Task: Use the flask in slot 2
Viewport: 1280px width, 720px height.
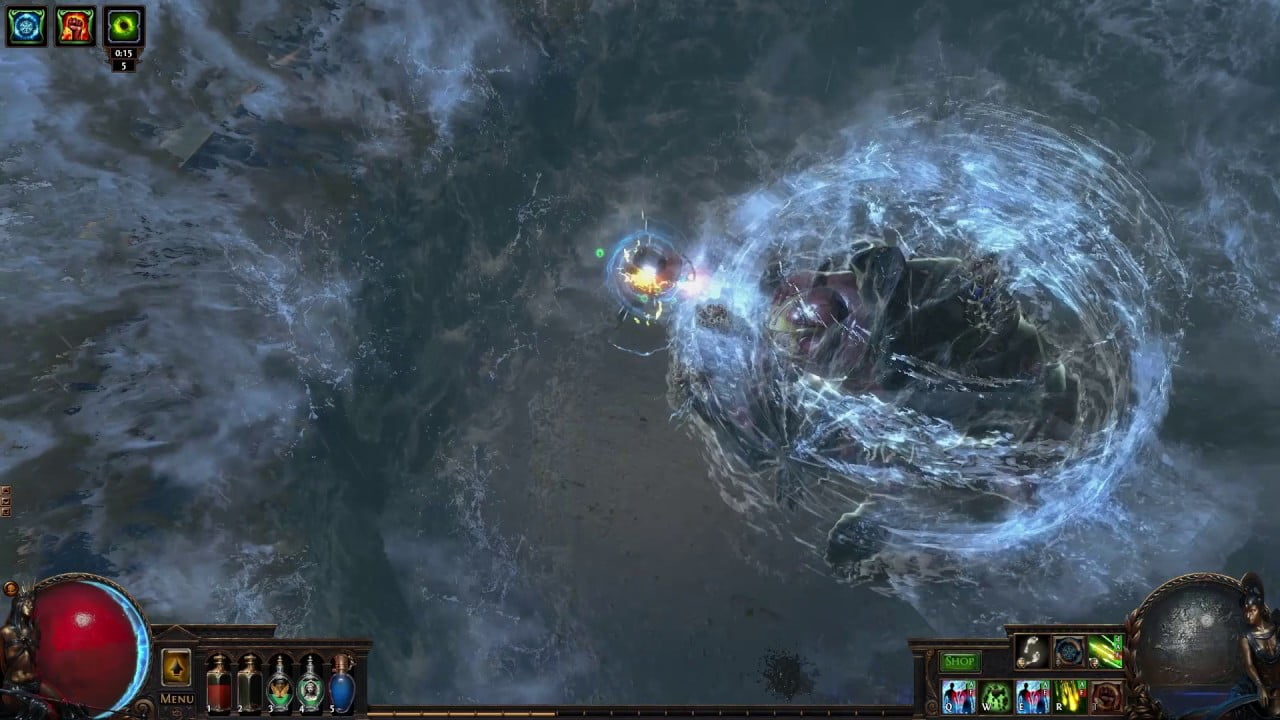Action: tap(249, 683)
